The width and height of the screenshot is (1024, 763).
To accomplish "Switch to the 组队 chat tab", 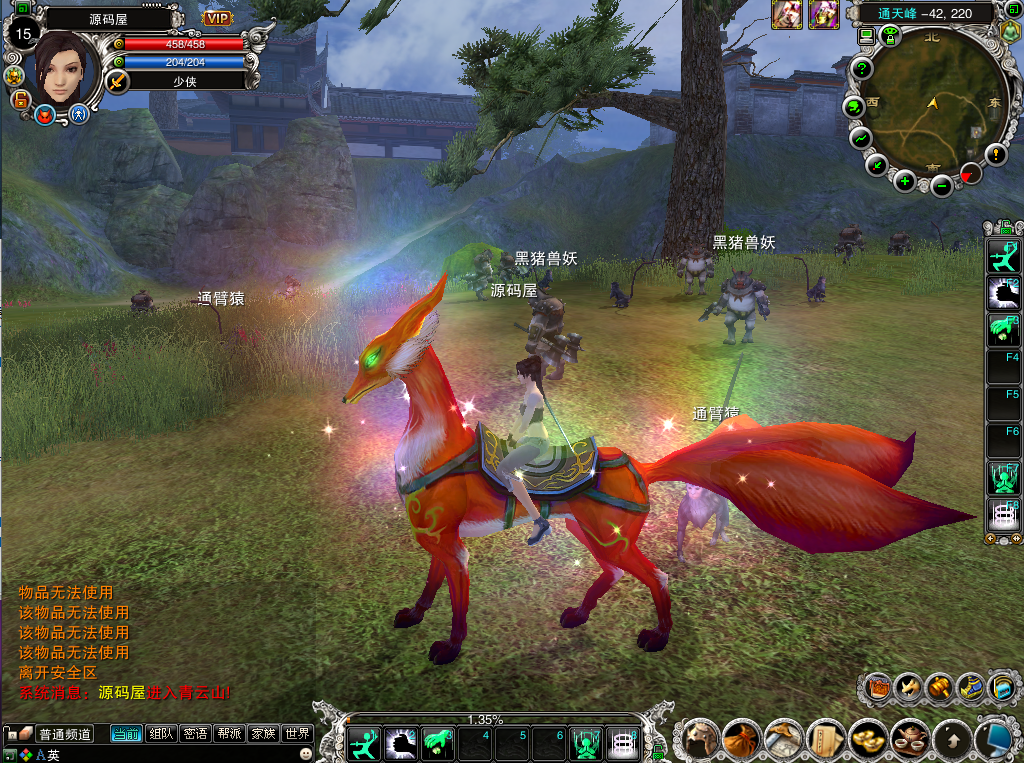I will (161, 734).
